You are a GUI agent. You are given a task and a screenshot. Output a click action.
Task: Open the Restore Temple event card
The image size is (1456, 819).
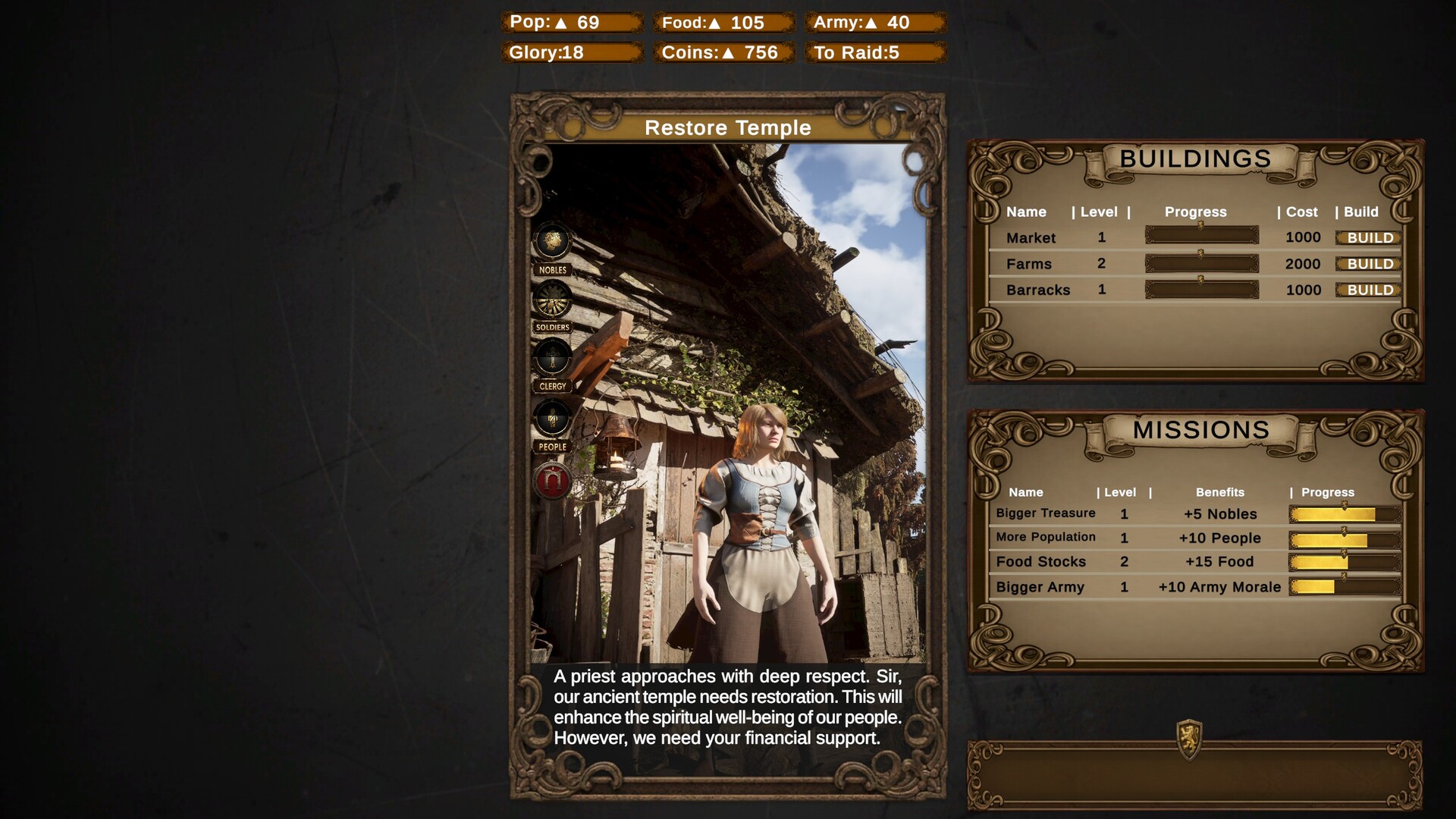coord(729,128)
